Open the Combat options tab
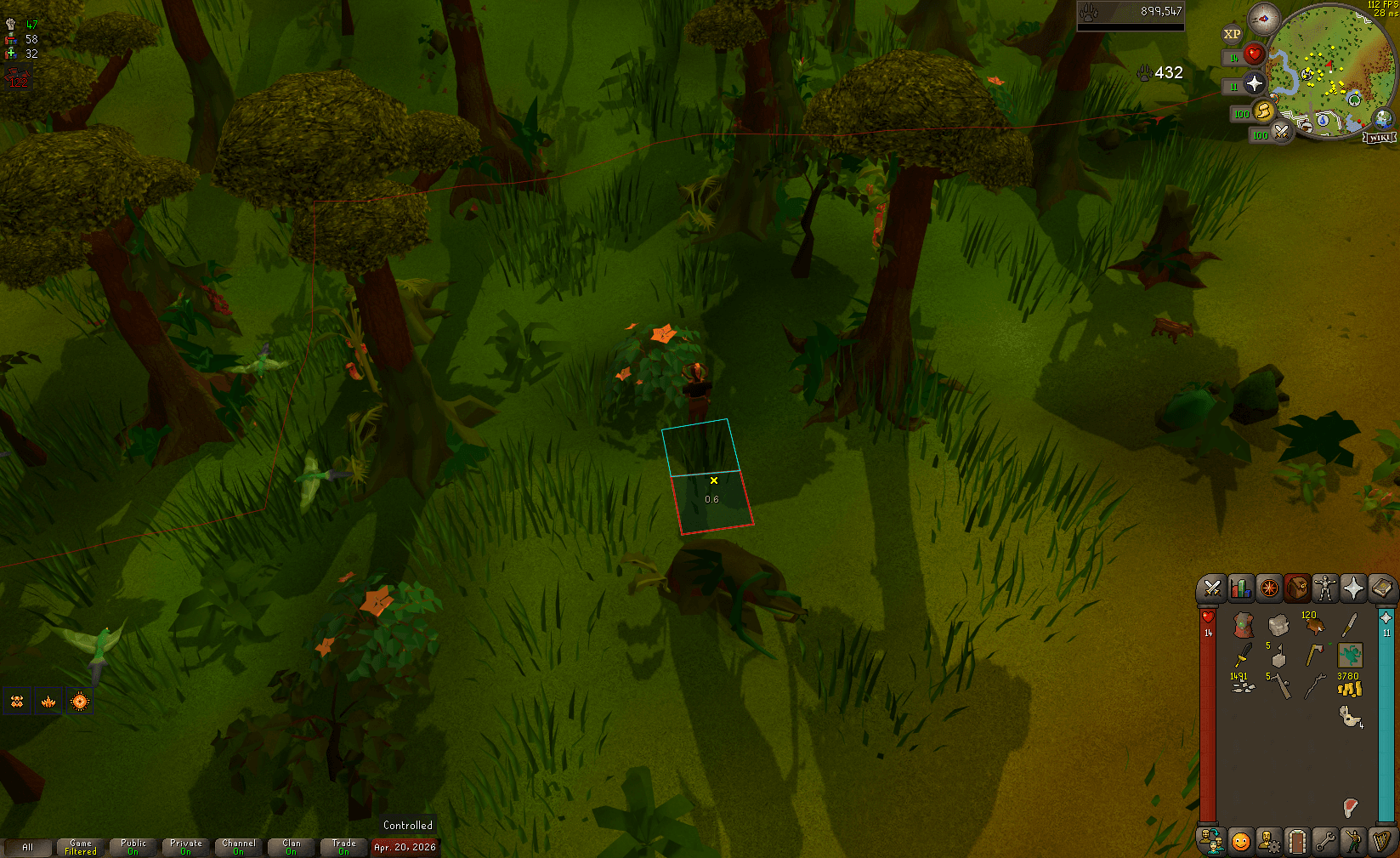The image size is (1400, 858). click(1210, 588)
